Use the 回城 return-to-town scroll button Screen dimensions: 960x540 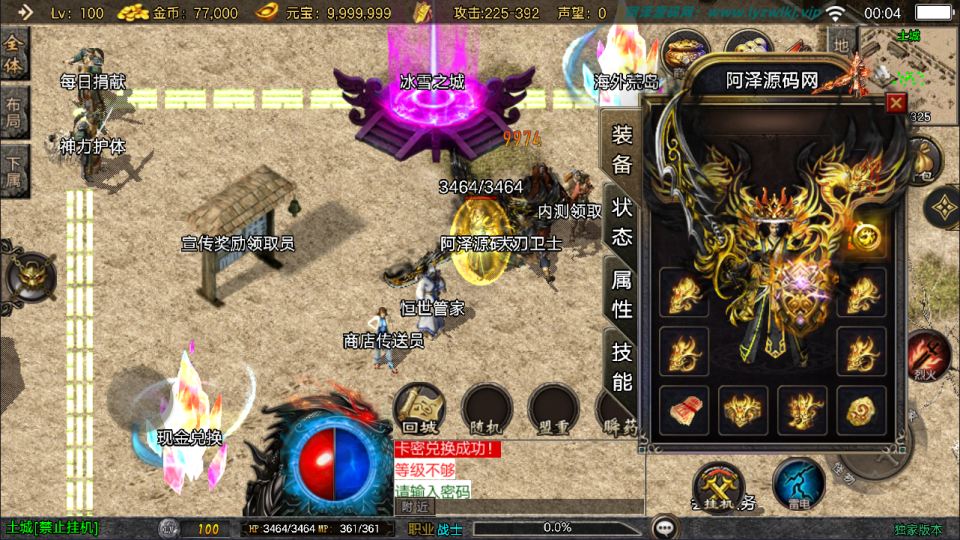[419, 409]
